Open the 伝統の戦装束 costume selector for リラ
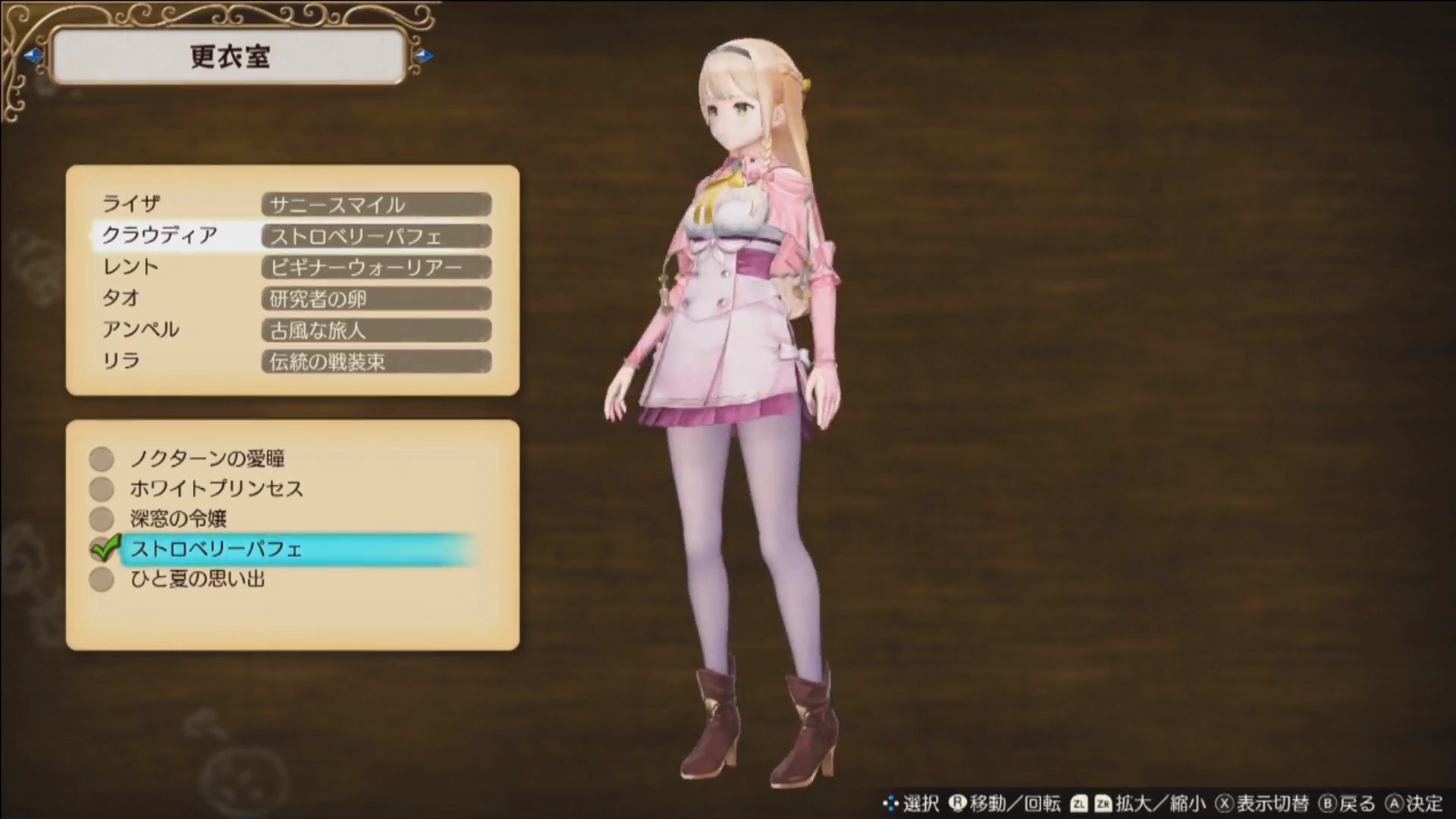 coord(376,362)
